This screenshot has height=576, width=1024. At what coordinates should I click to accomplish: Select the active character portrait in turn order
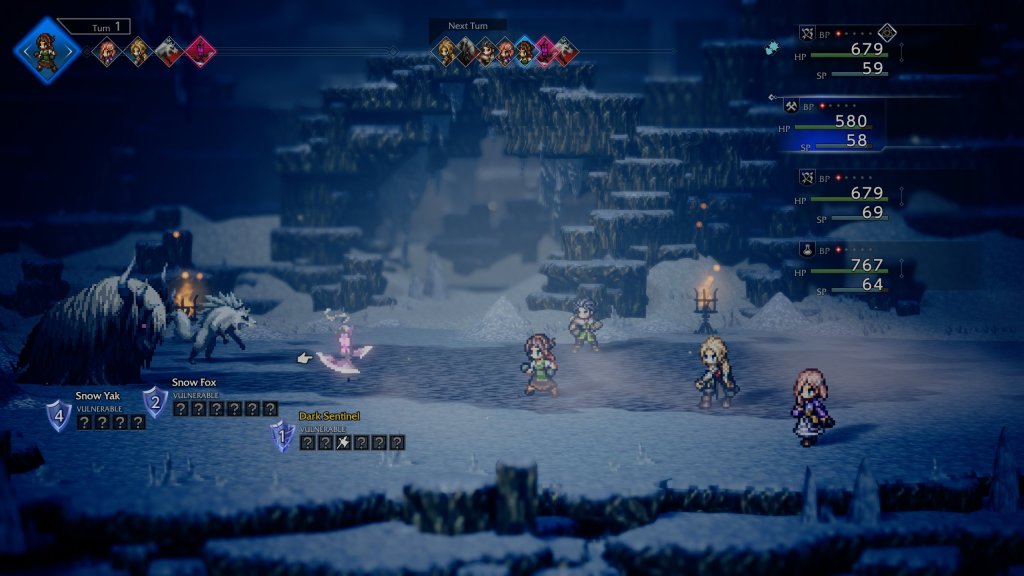(46, 51)
